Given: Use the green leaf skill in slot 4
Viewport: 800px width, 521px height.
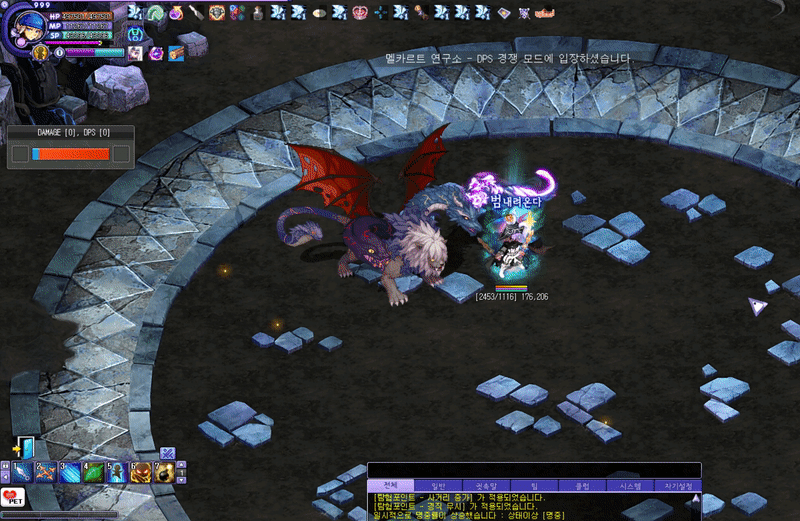Looking at the screenshot, I should [x=94, y=471].
